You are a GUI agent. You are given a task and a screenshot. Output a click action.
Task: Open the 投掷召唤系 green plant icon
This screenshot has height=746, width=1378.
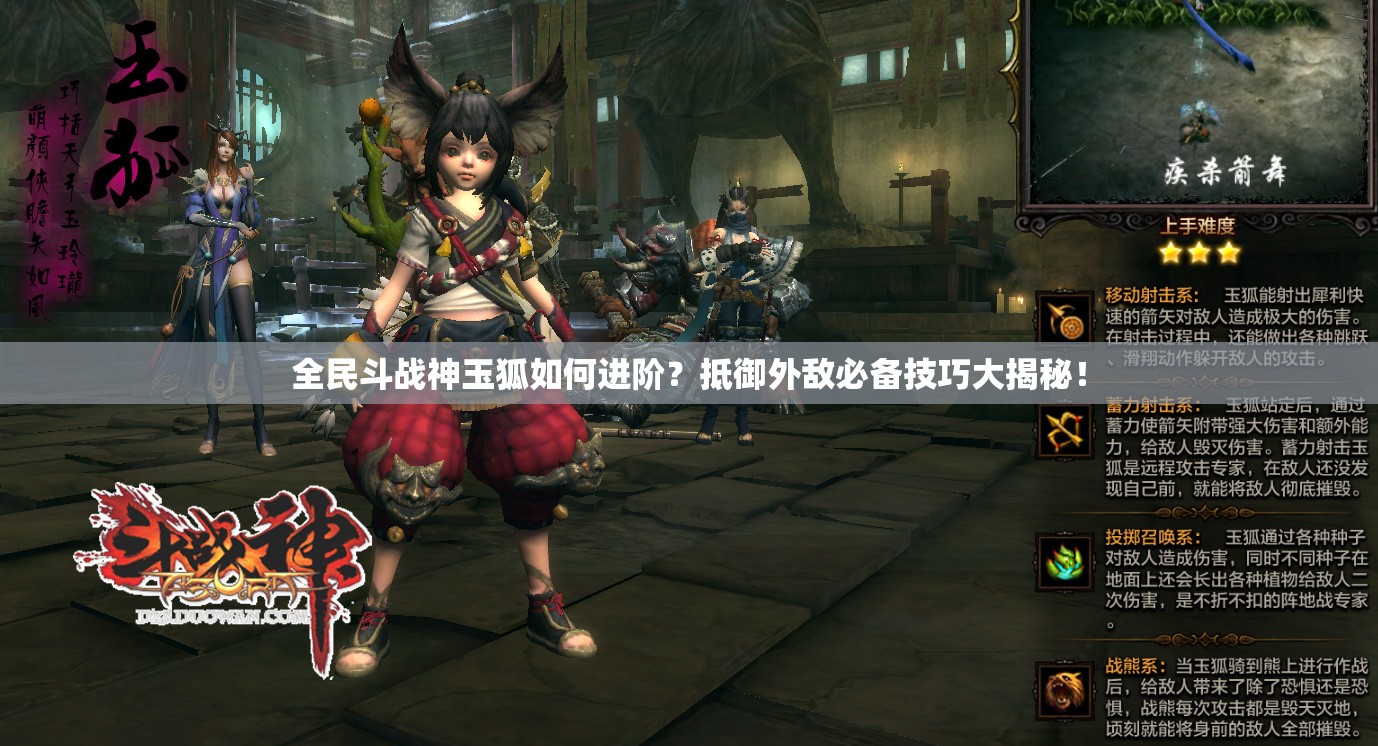1063,562
